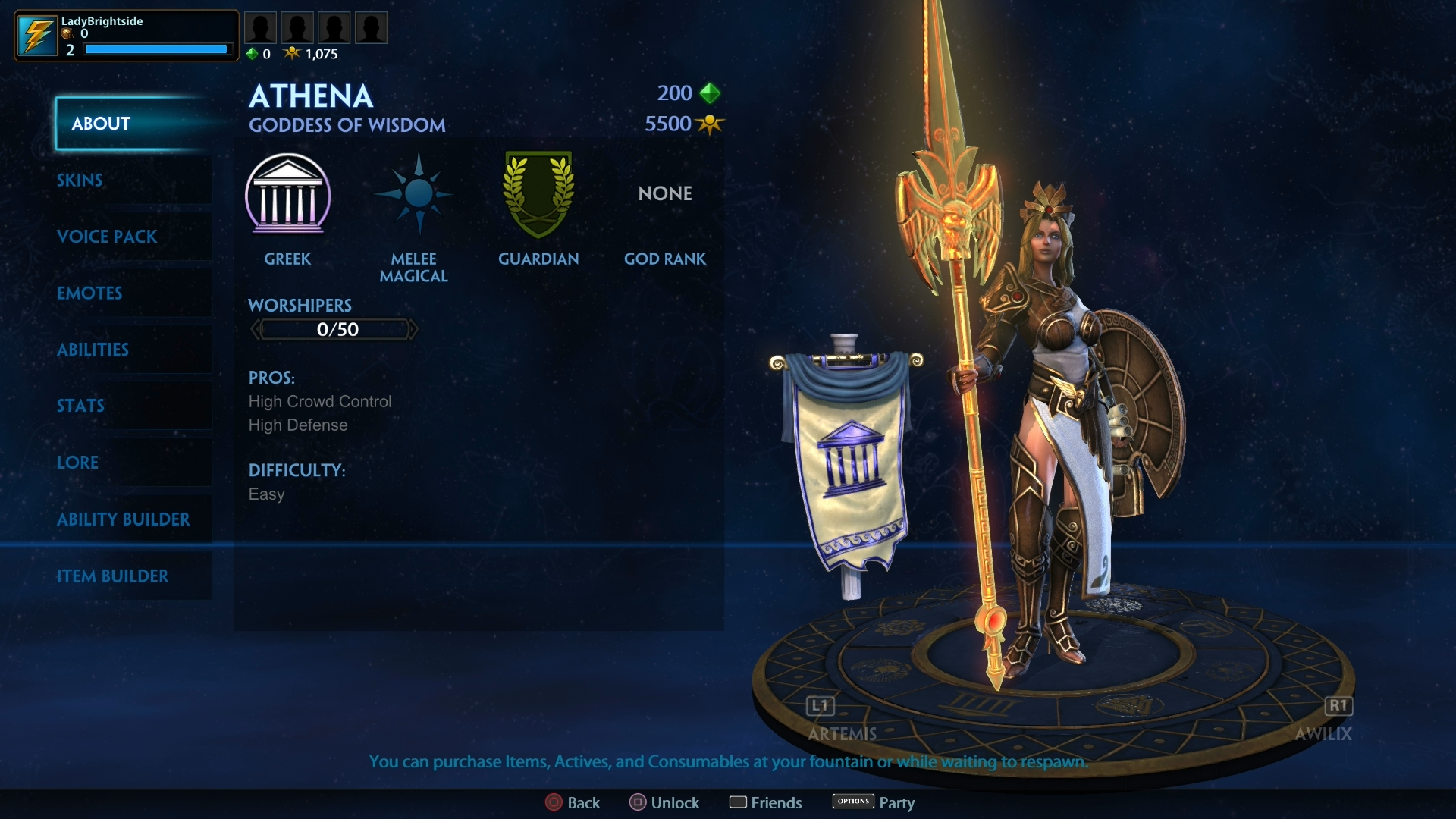Click the right arrow beside Worshipers counter
Image resolution: width=1456 pixels, height=819 pixels.
[x=414, y=329]
